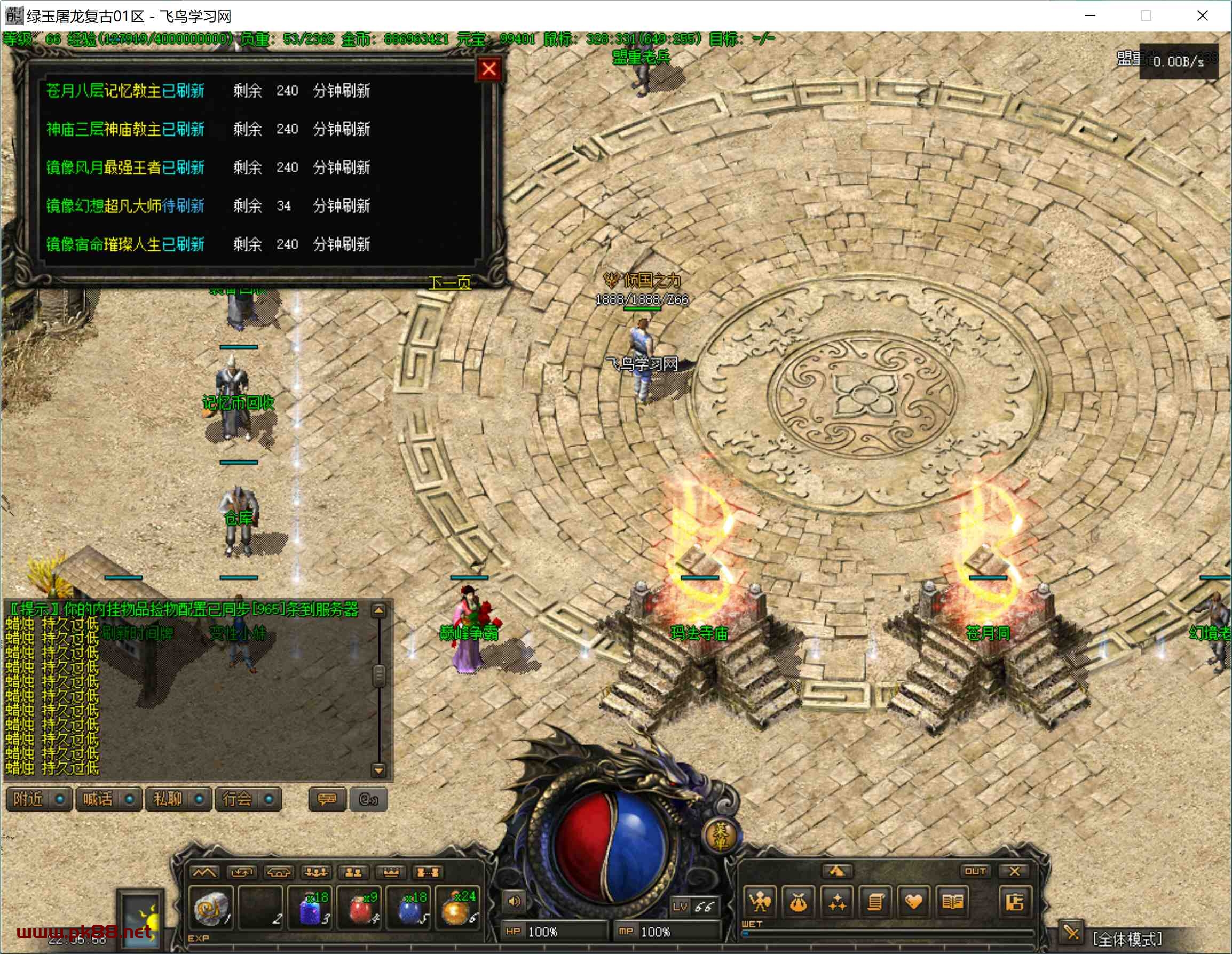Toggle the sound speaker button
The image size is (1232, 954).
(x=514, y=901)
